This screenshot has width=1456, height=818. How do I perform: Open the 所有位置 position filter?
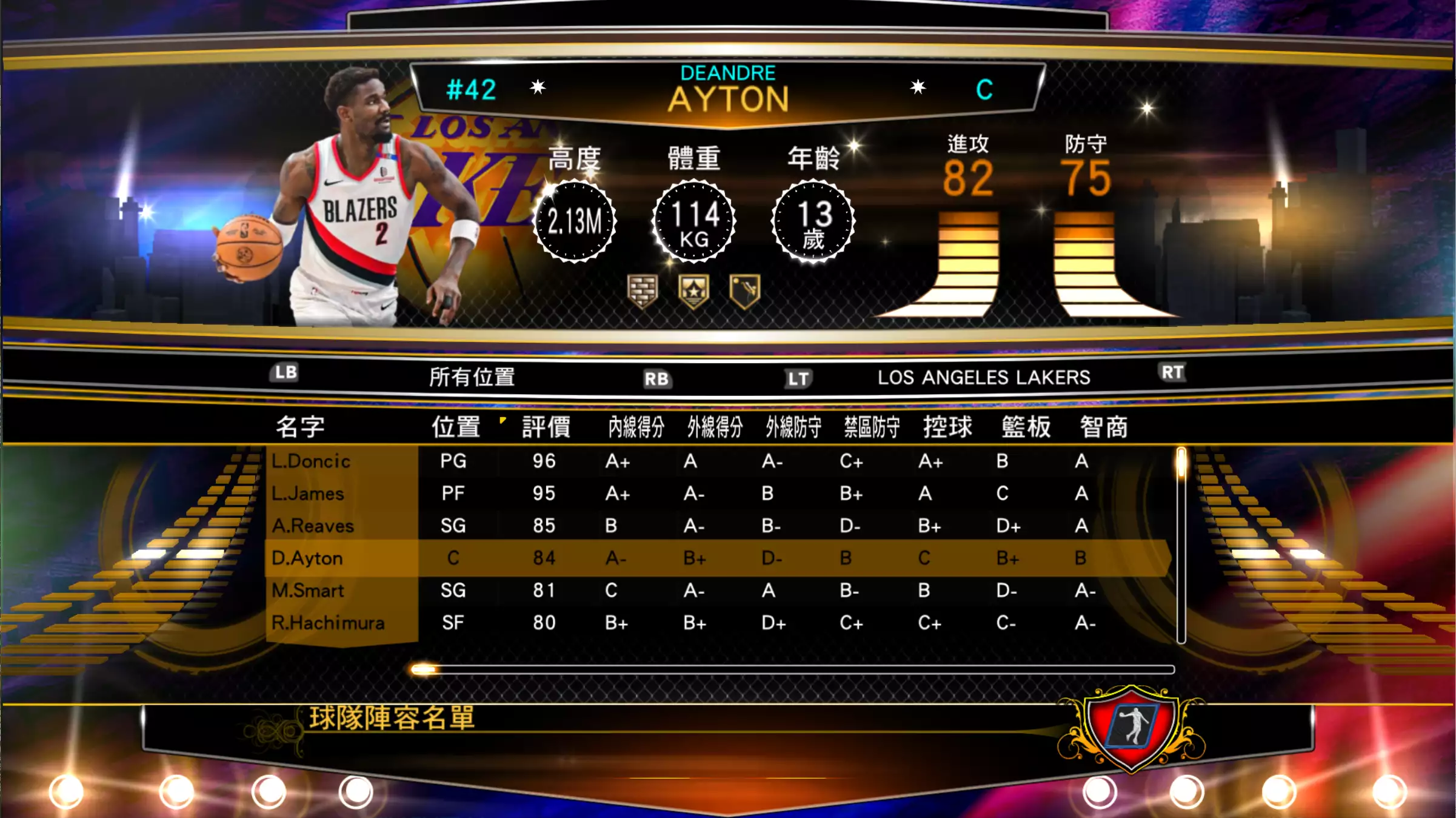(x=472, y=377)
